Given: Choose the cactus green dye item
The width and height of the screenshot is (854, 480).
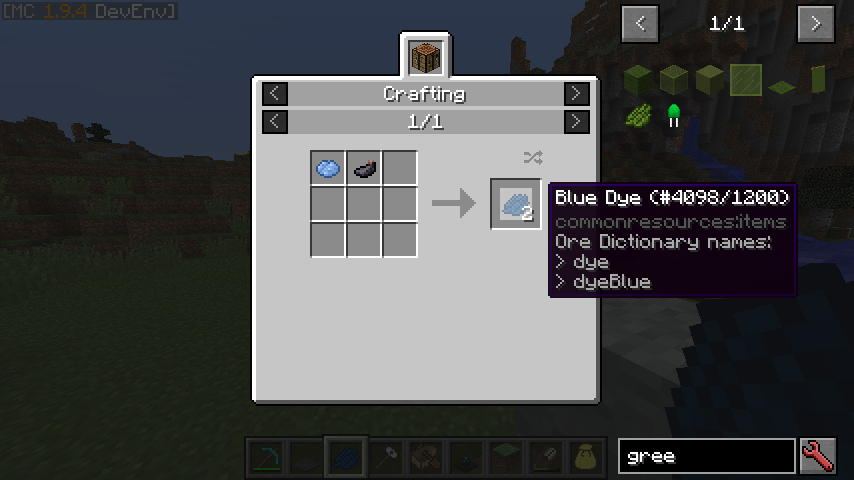Looking at the screenshot, I should click(x=639, y=116).
